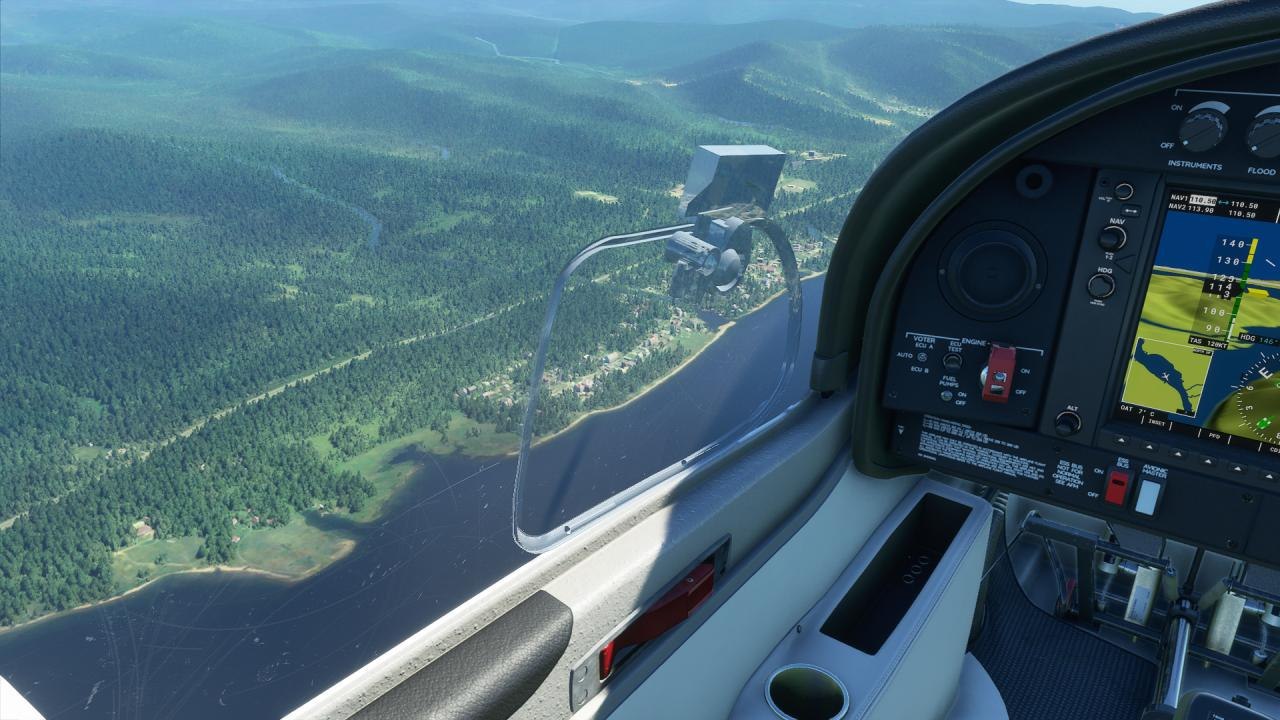Image resolution: width=1280 pixels, height=720 pixels.
Task: Click the ALT altitude knob
Action: point(1067,423)
